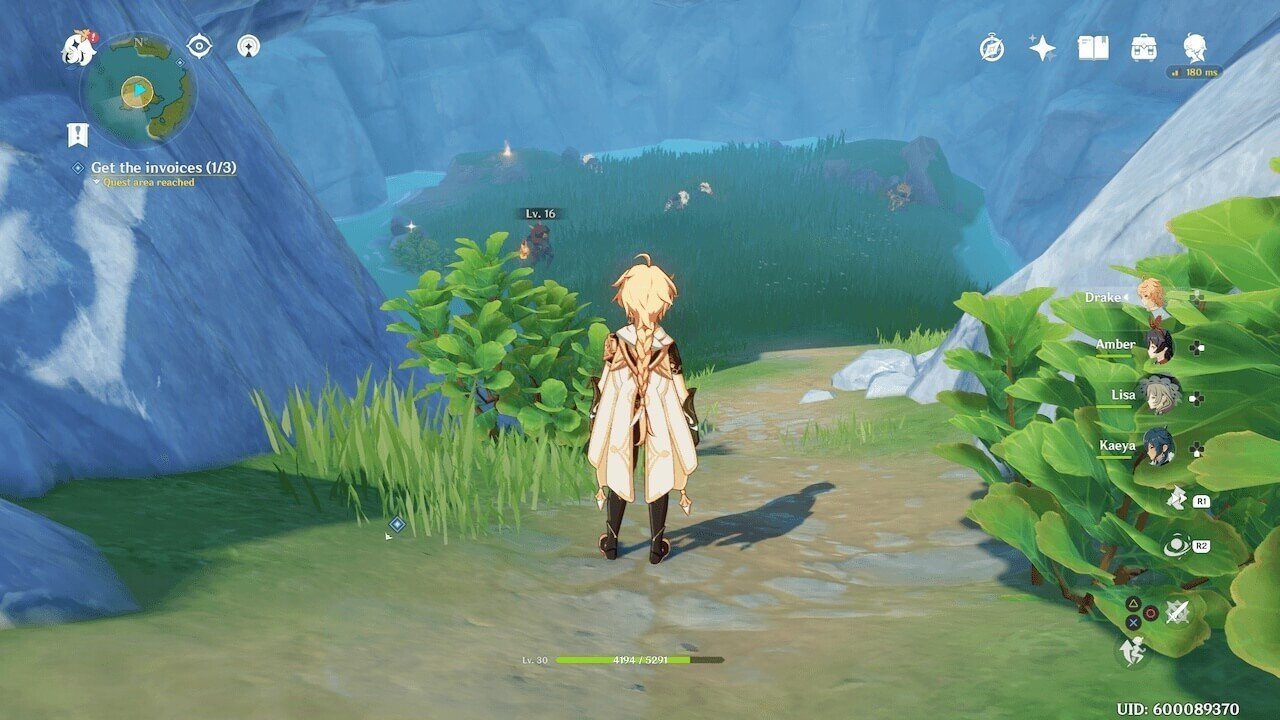Screen dimensions: 1280x720
Task: Activate the elemental skill icon
Action: (x=1177, y=498)
